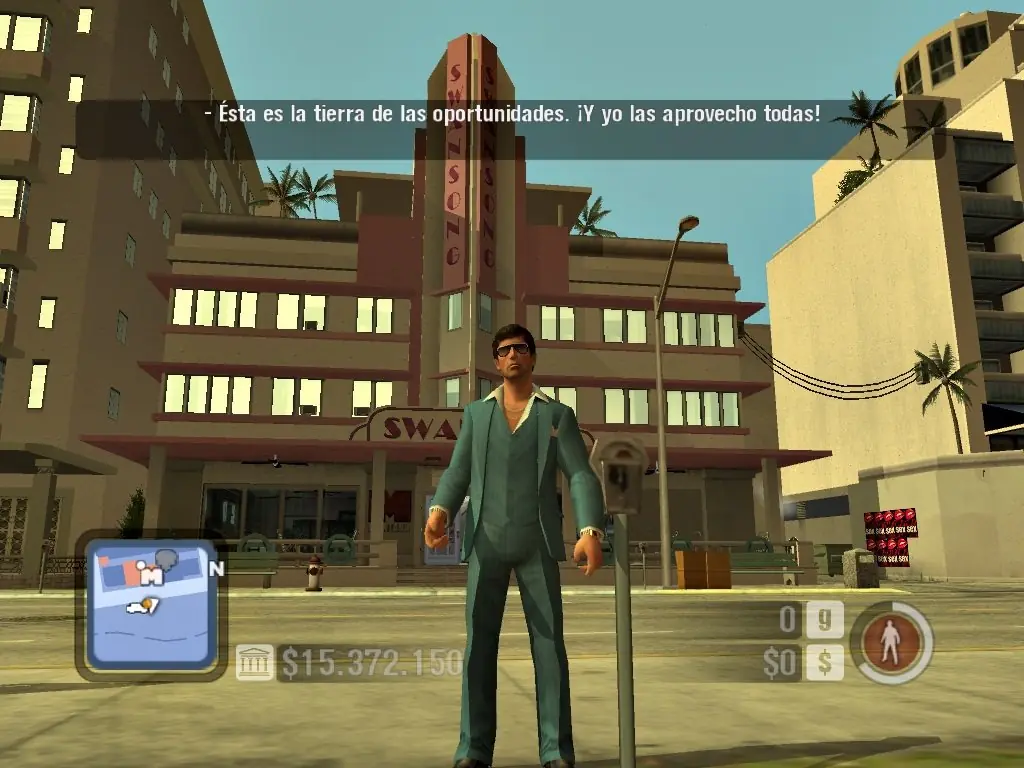Viewport: 1024px width, 768px height.
Task: Select the M marker on the minimap
Action: tap(152, 575)
